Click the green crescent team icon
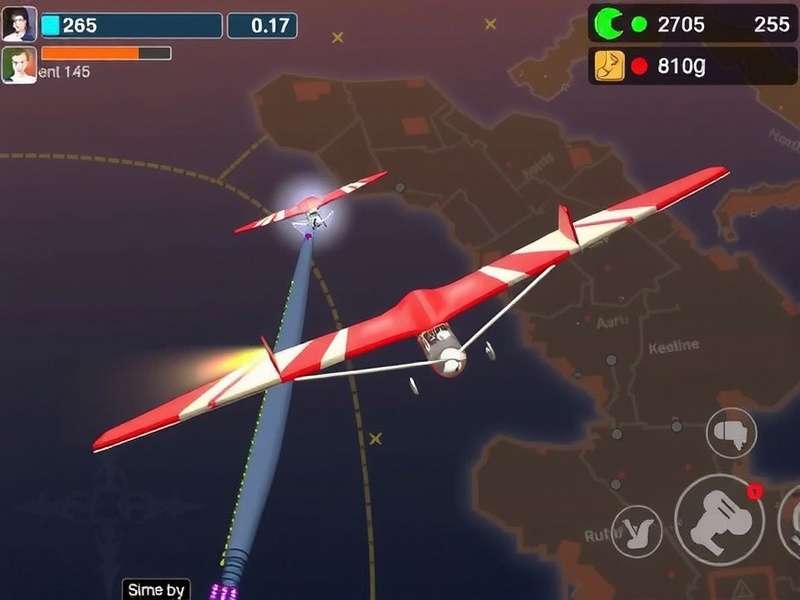Screen dimensions: 800x600 (x=608, y=24)
